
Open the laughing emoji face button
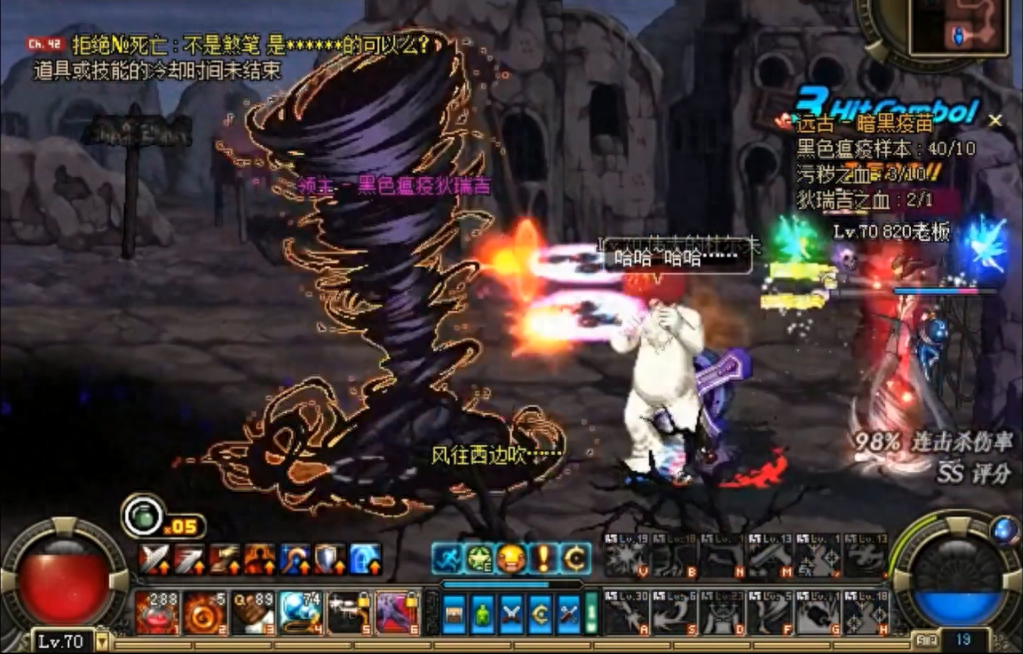(511, 558)
